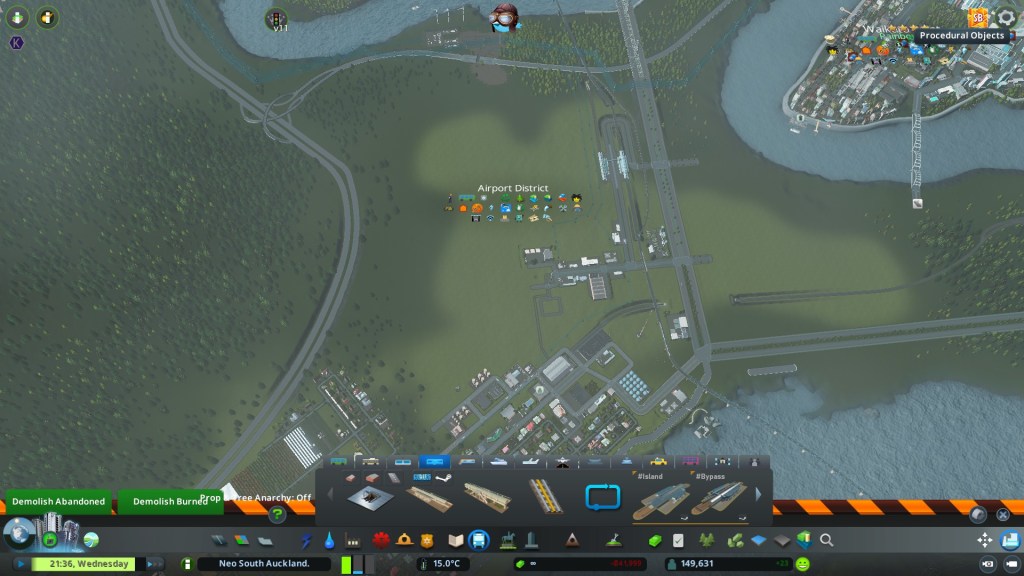This screenshot has width=1024, height=576.
Task: Open the city happiness smiley info
Action: [803, 564]
